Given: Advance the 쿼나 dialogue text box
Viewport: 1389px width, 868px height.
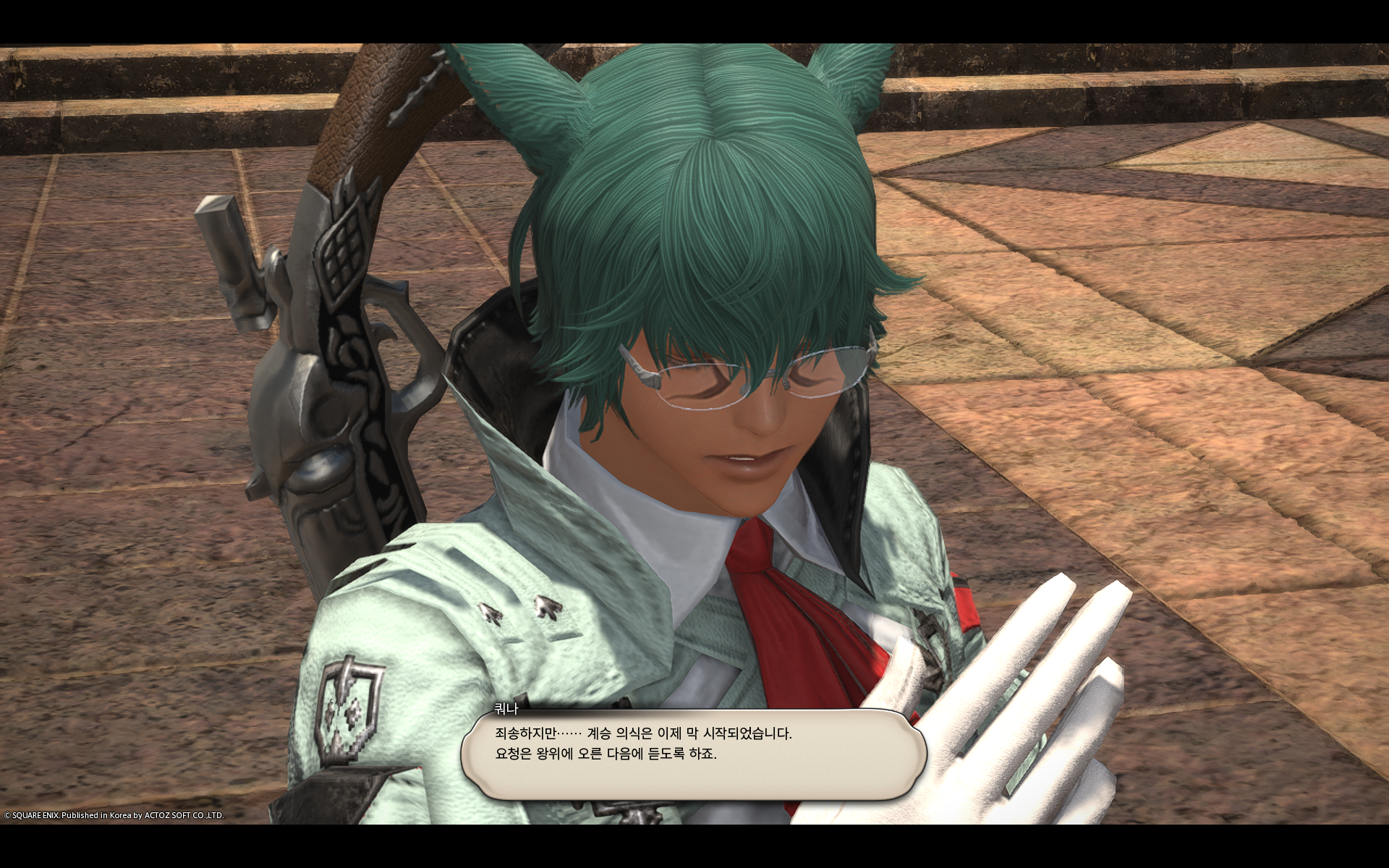Looking at the screenshot, I should [x=693, y=754].
